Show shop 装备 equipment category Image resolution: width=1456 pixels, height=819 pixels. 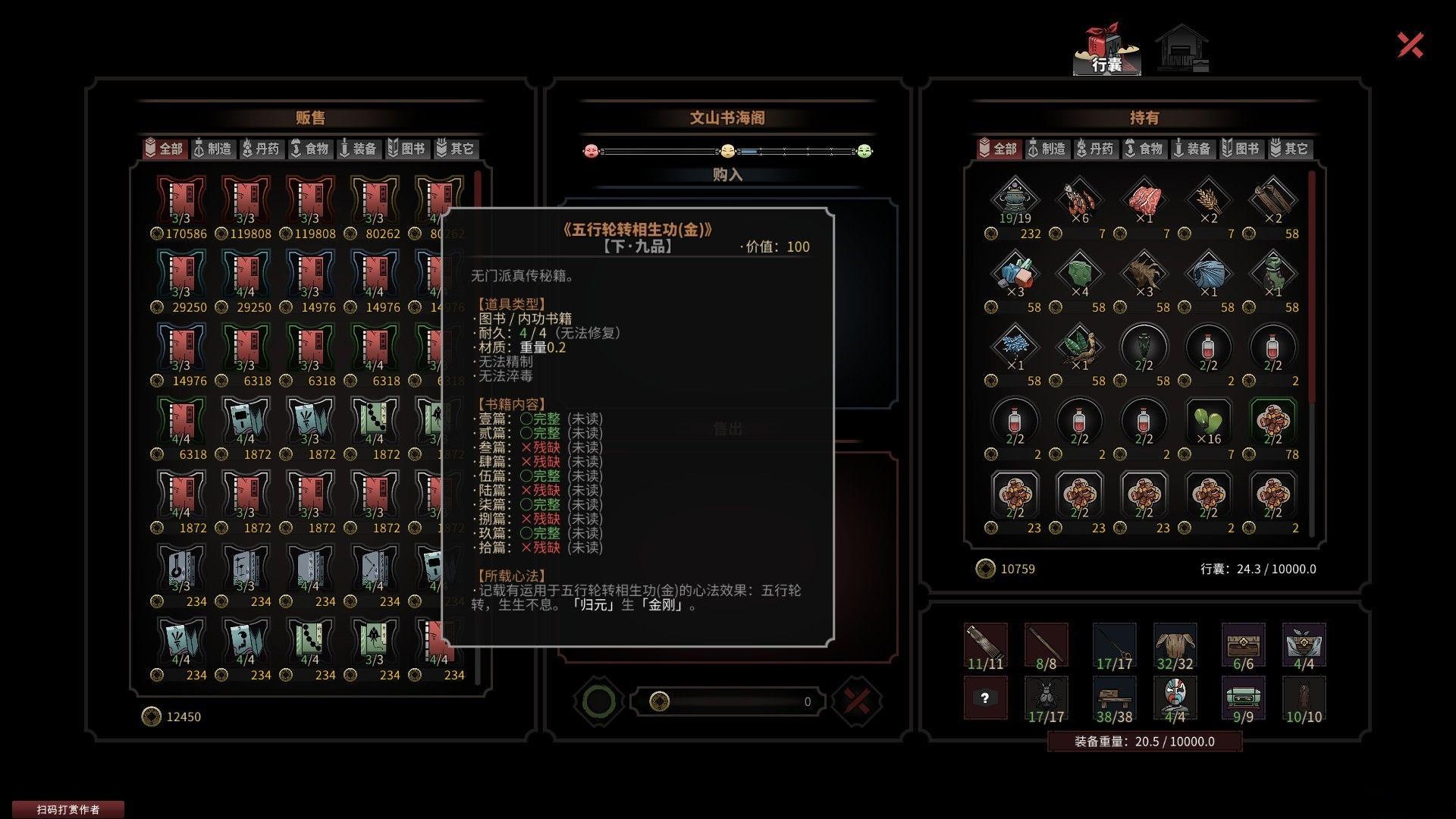pos(358,149)
